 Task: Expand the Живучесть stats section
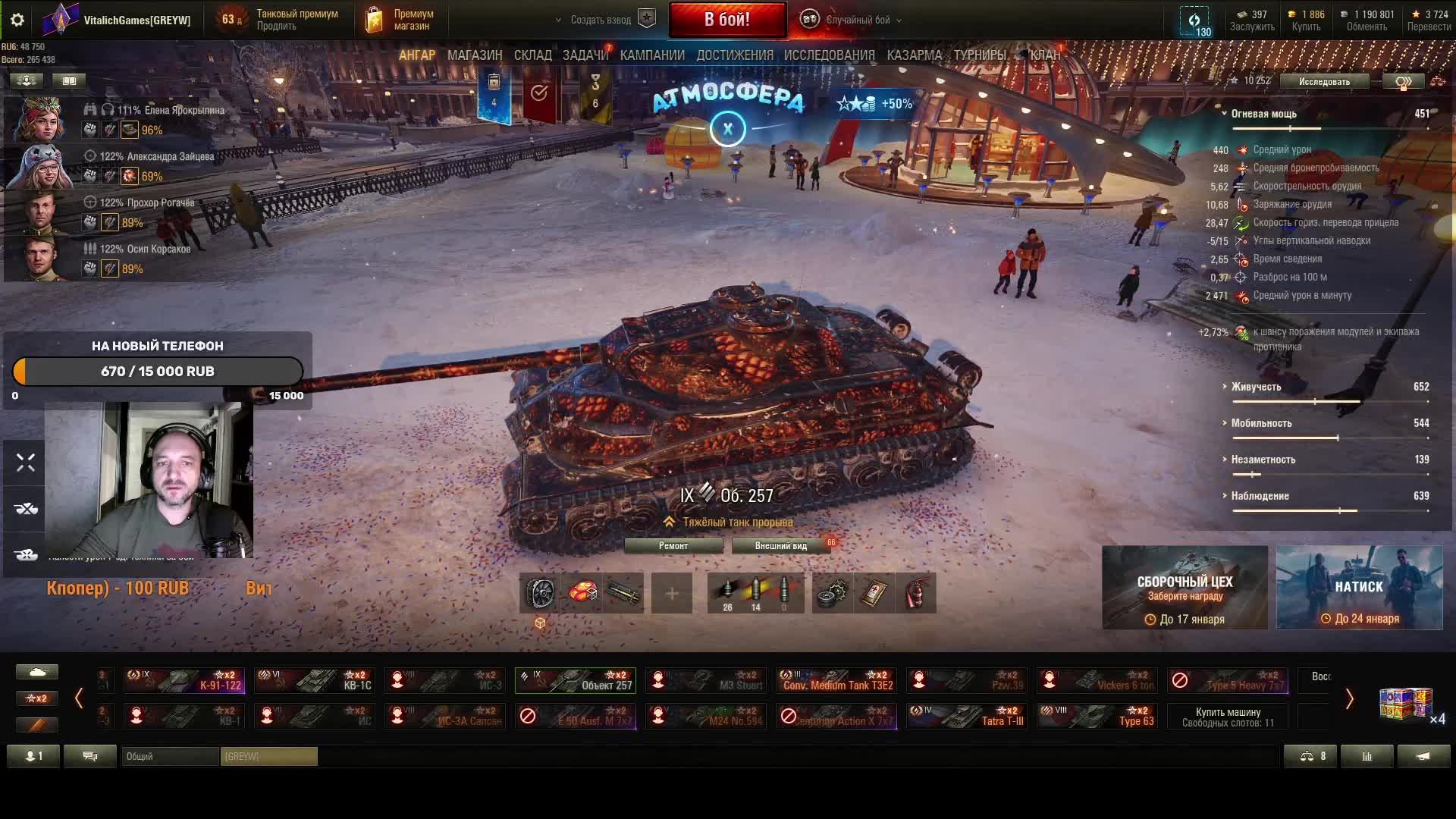[x=1256, y=387]
